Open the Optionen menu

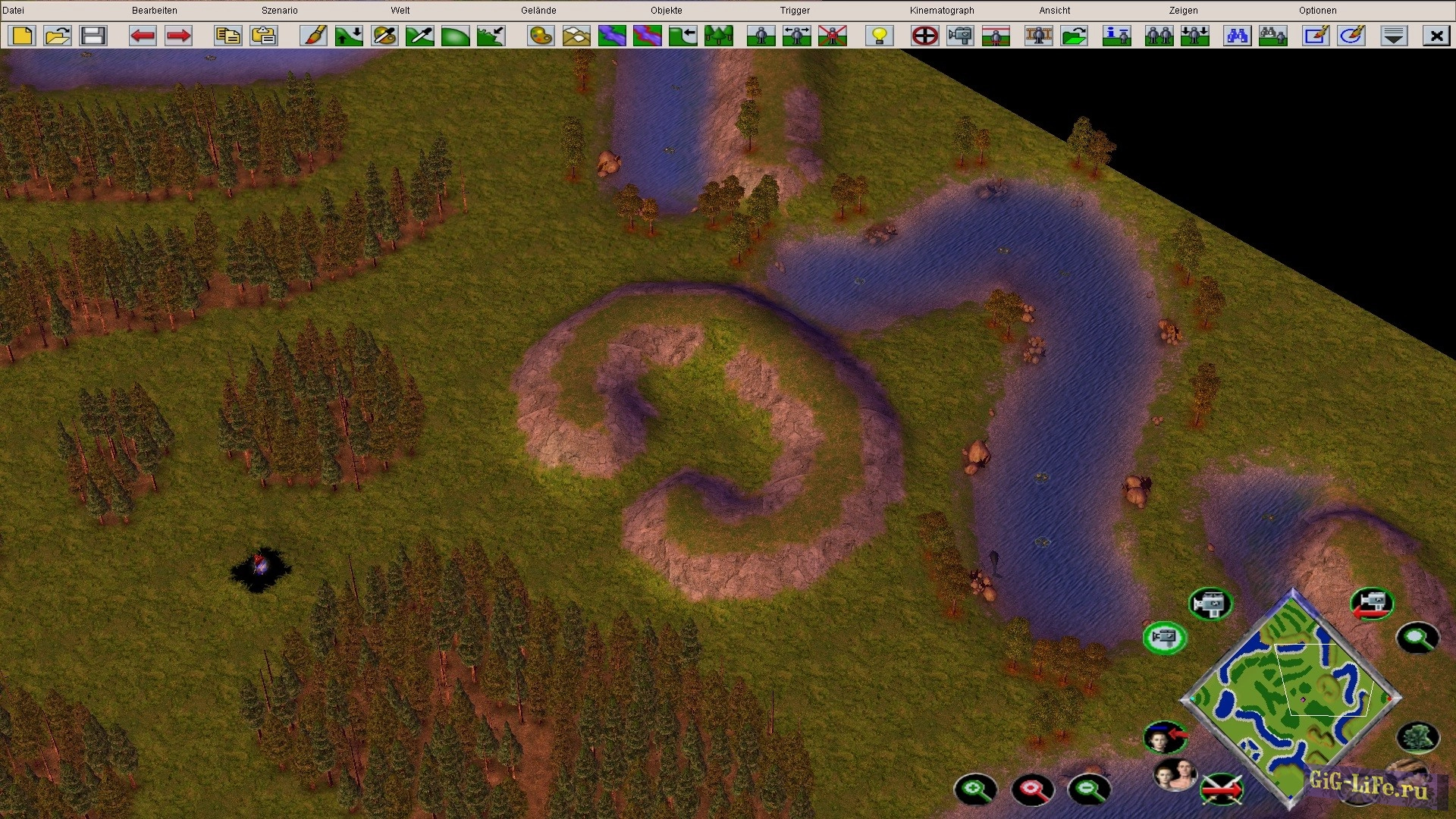(1317, 11)
